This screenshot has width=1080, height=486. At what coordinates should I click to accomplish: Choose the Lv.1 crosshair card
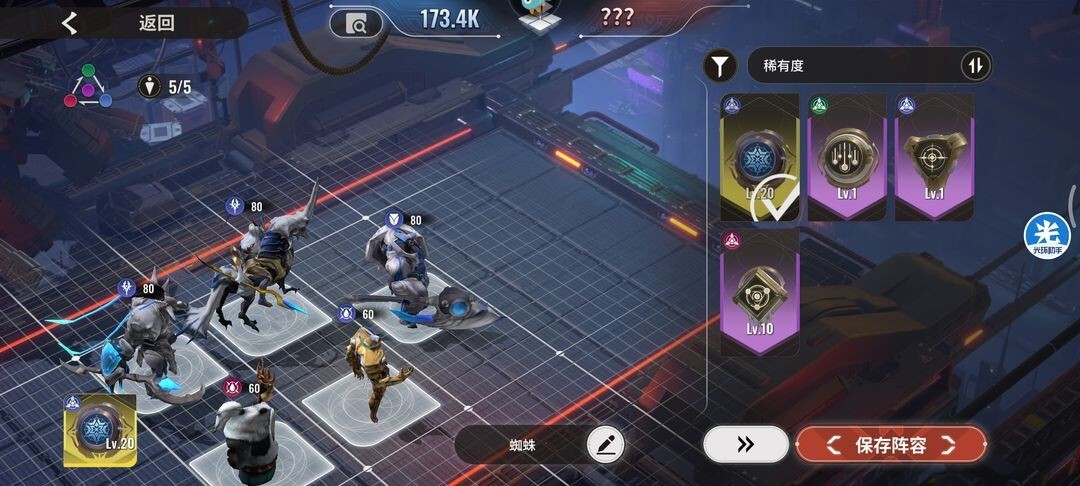pos(934,157)
